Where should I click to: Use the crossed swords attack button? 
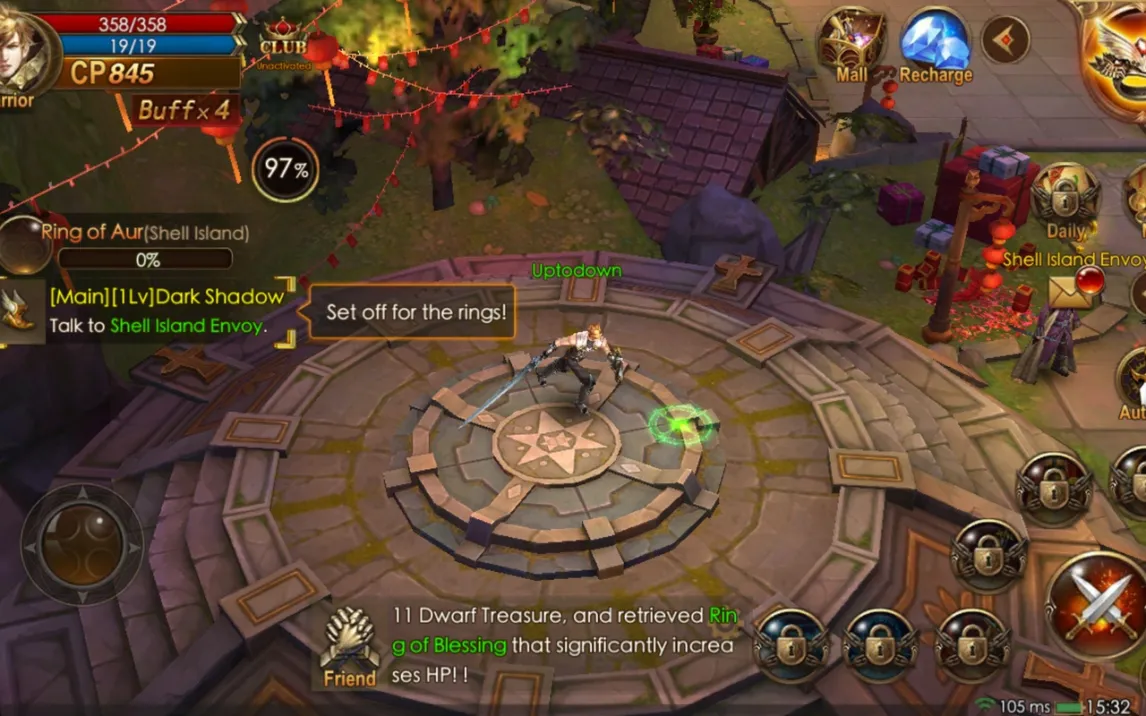pyautogui.click(x=1098, y=606)
